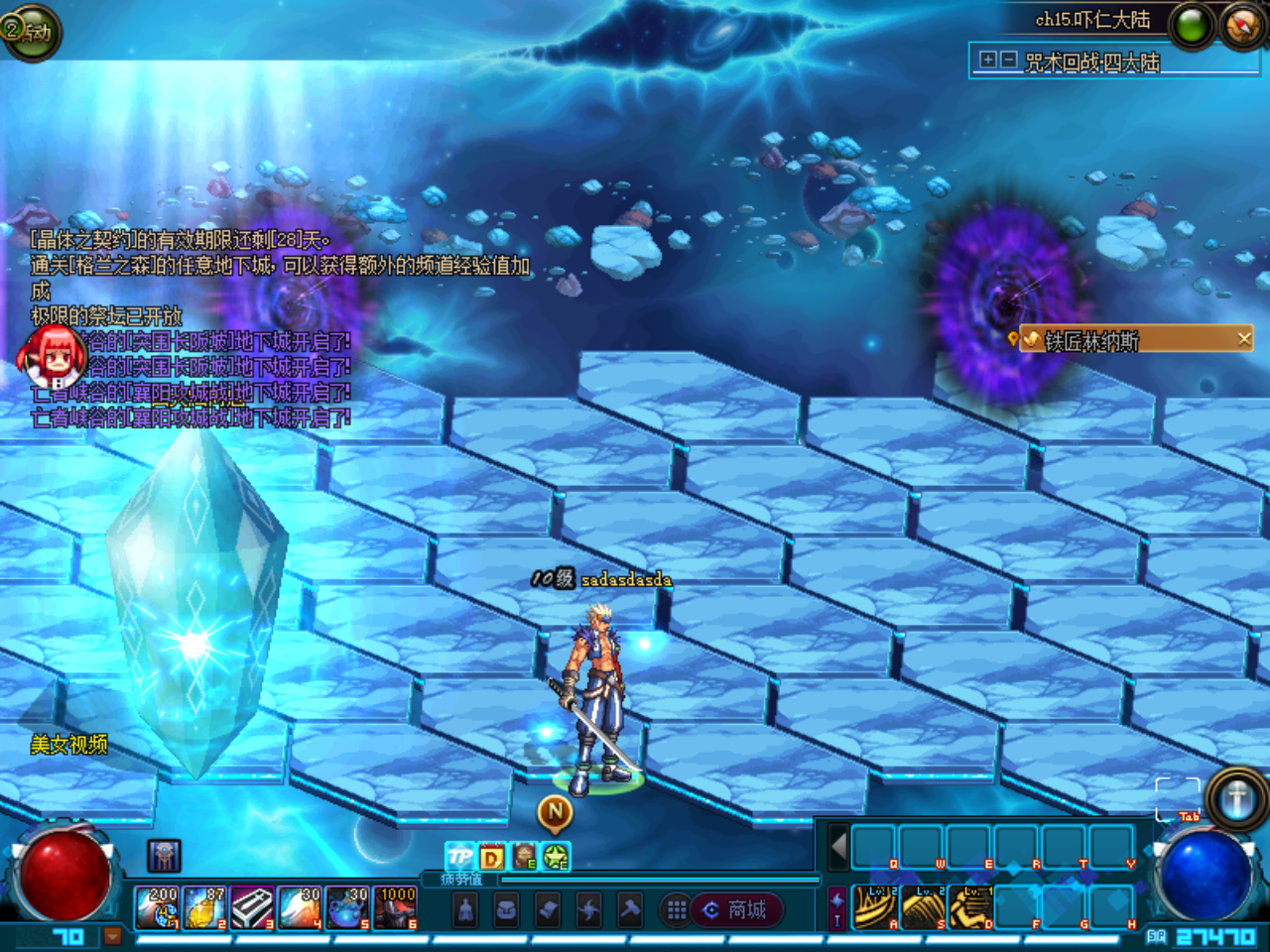Use the blue potion pot in slot 5

point(347,907)
